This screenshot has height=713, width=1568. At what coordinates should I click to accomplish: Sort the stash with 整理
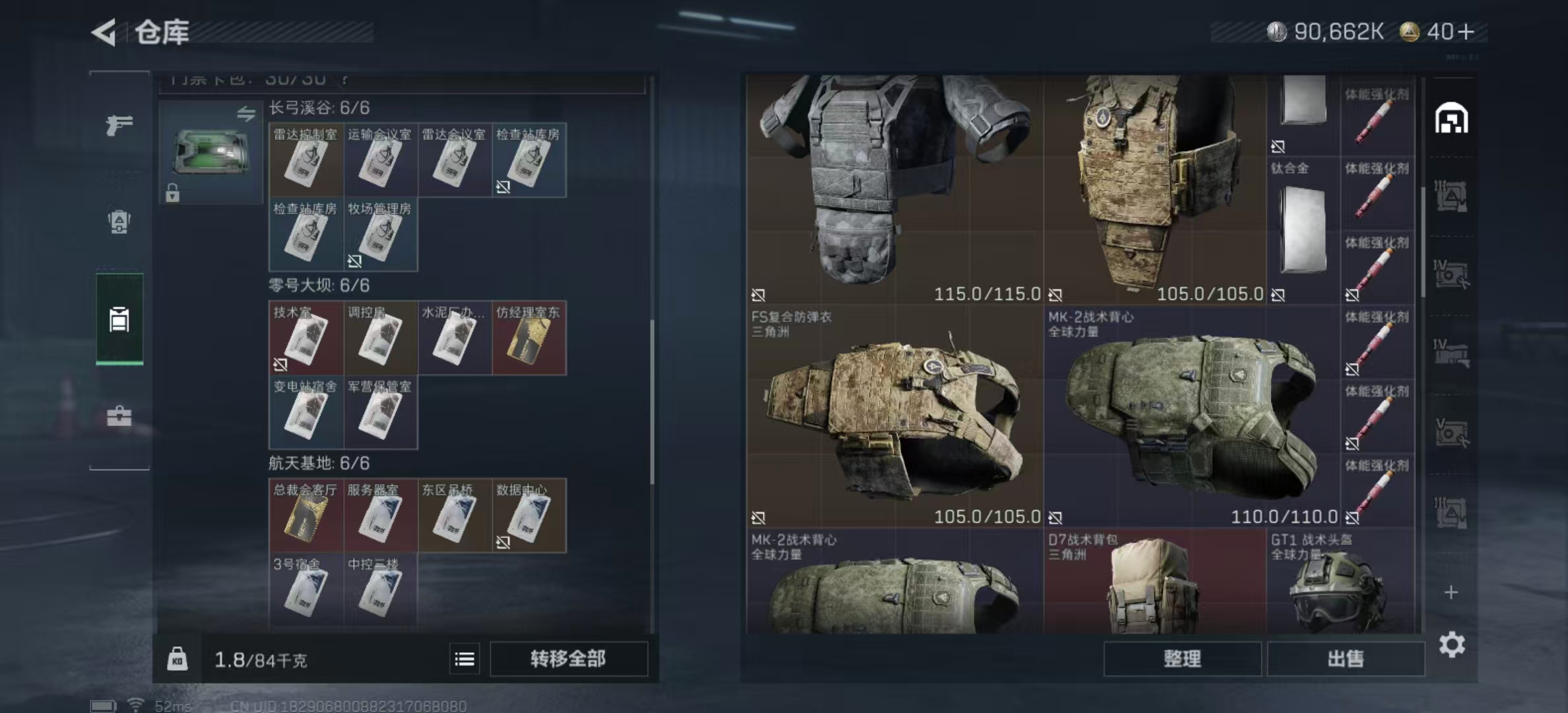(x=1182, y=659)
